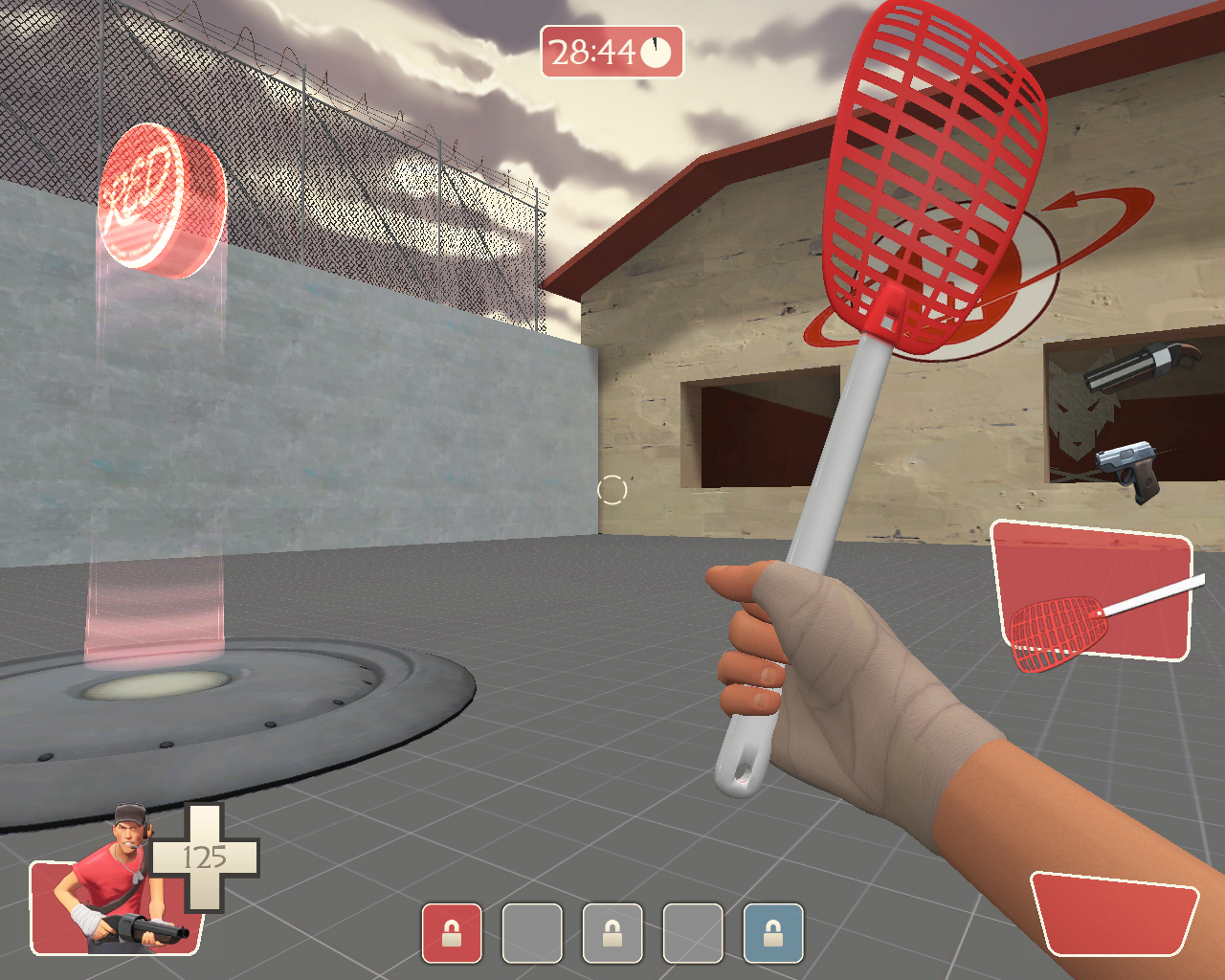Click the health cross showing 125
The width and height of the screenshot is (1225, 980).
pyautogui.click(x=204, y=859)
